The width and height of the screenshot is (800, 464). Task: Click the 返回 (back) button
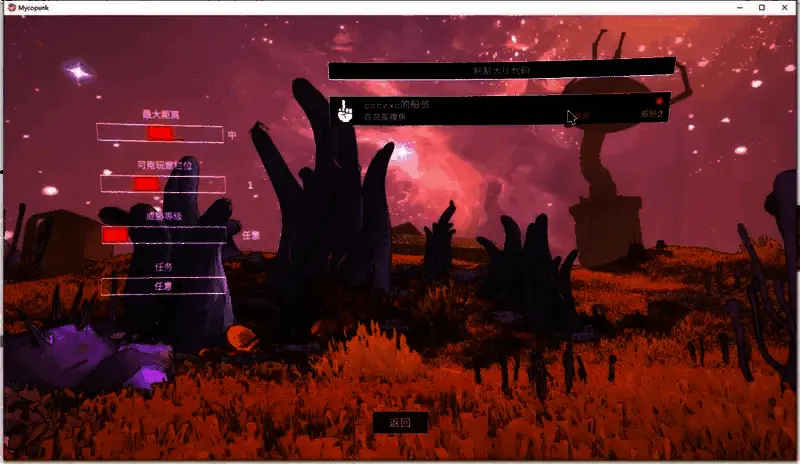coord(400,423)
